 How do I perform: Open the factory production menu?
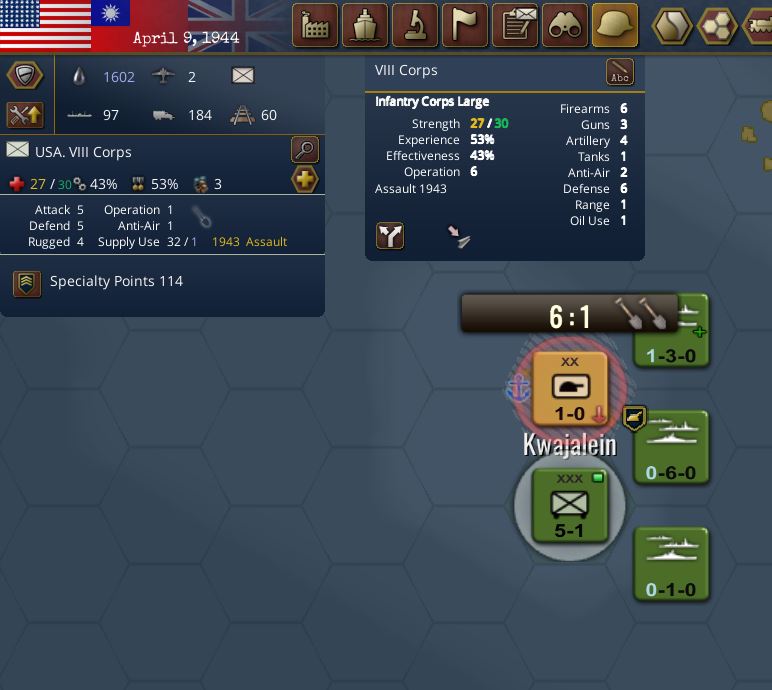coord(315,26)
